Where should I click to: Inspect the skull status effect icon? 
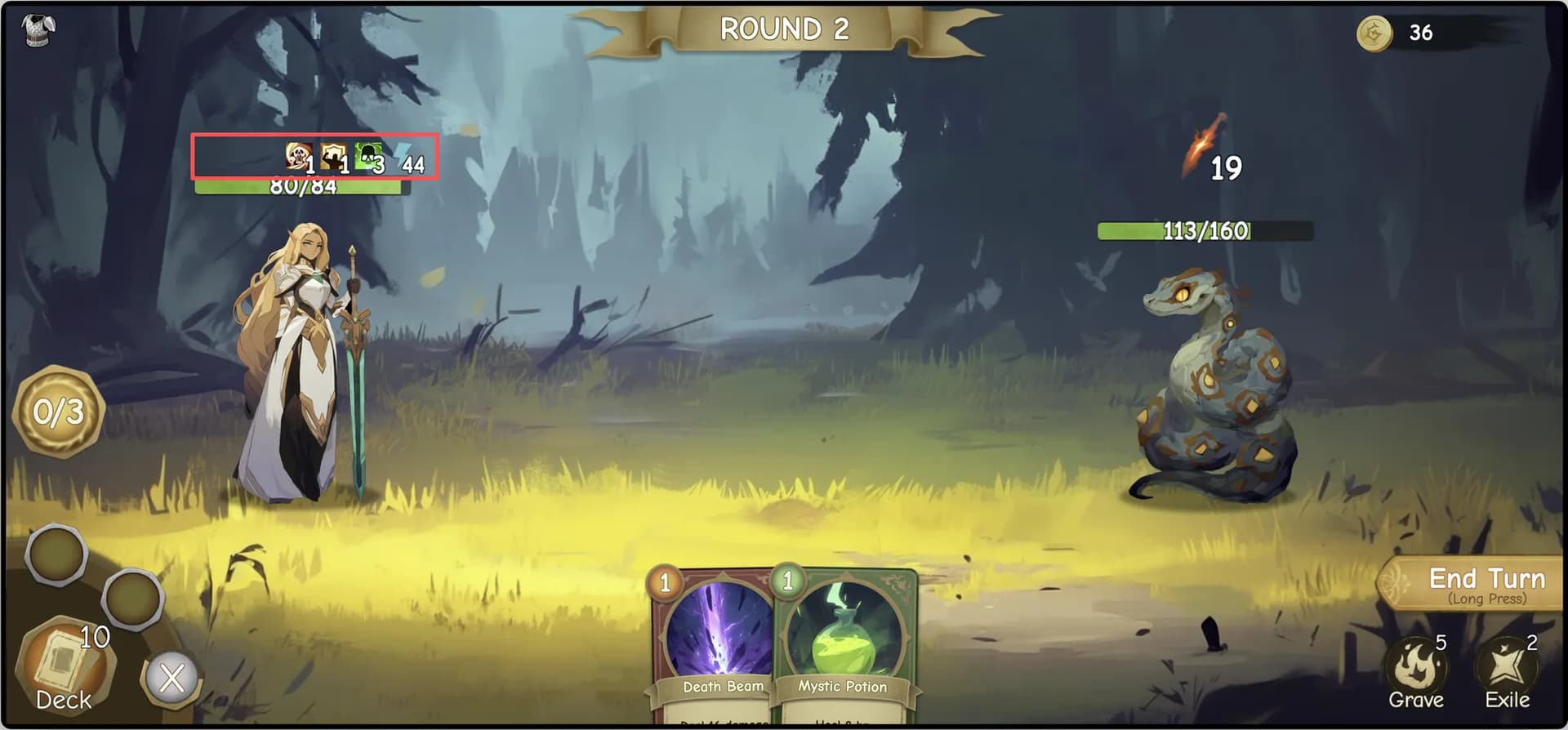pyautogui.click(x=297, y=155)
